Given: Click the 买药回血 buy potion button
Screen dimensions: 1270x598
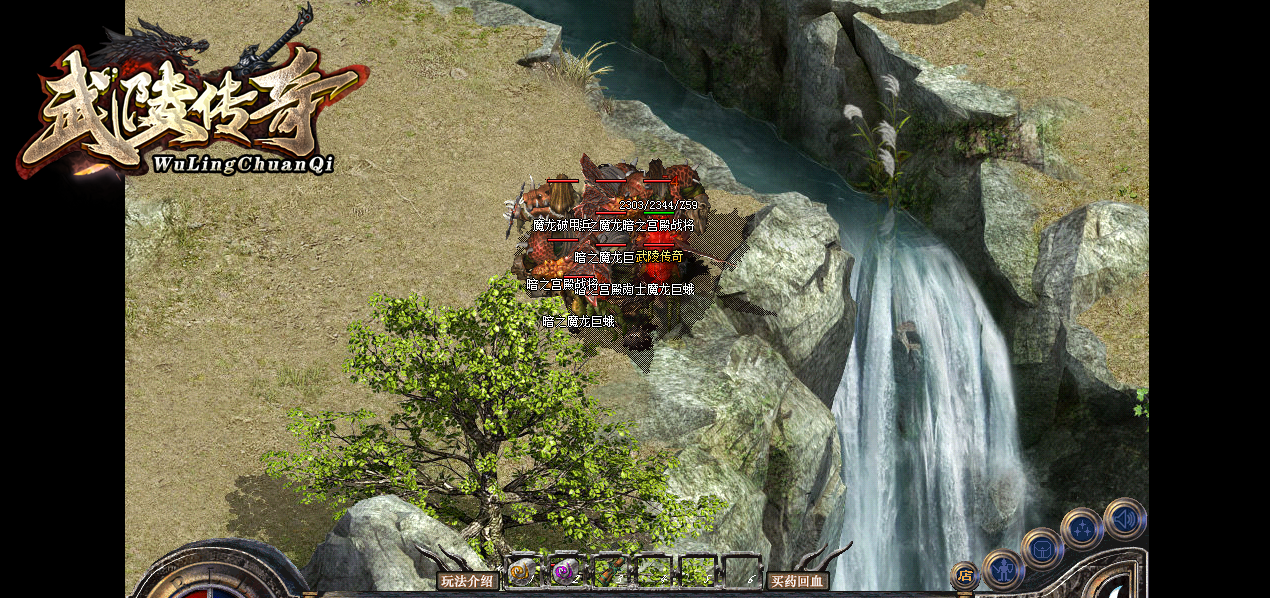Looking at the screenshot, I should point(797,581).
